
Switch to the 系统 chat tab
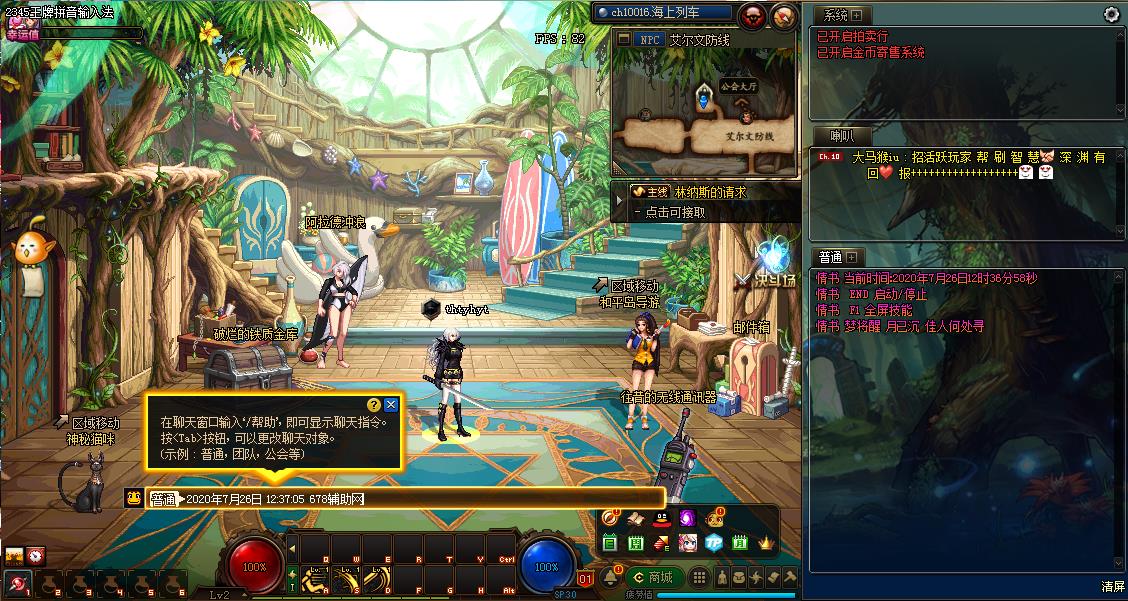tap(832, 15)
